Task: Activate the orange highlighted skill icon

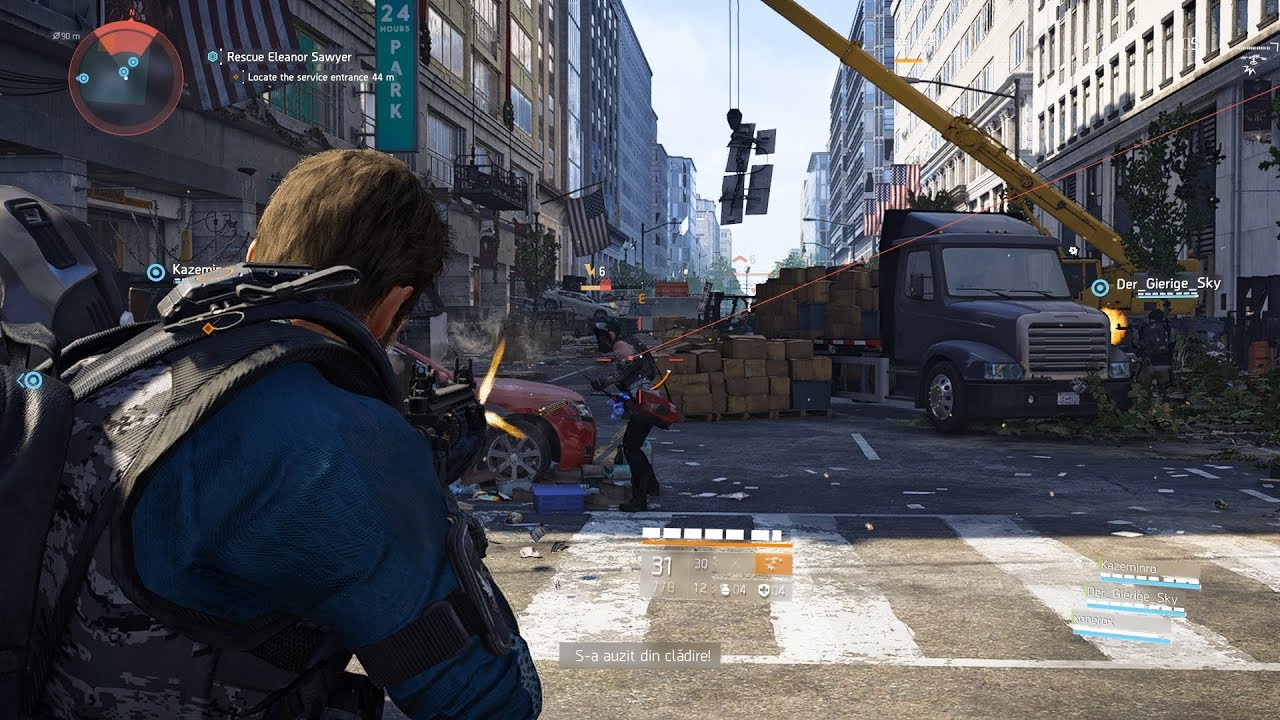Action: tap(773, 564)
